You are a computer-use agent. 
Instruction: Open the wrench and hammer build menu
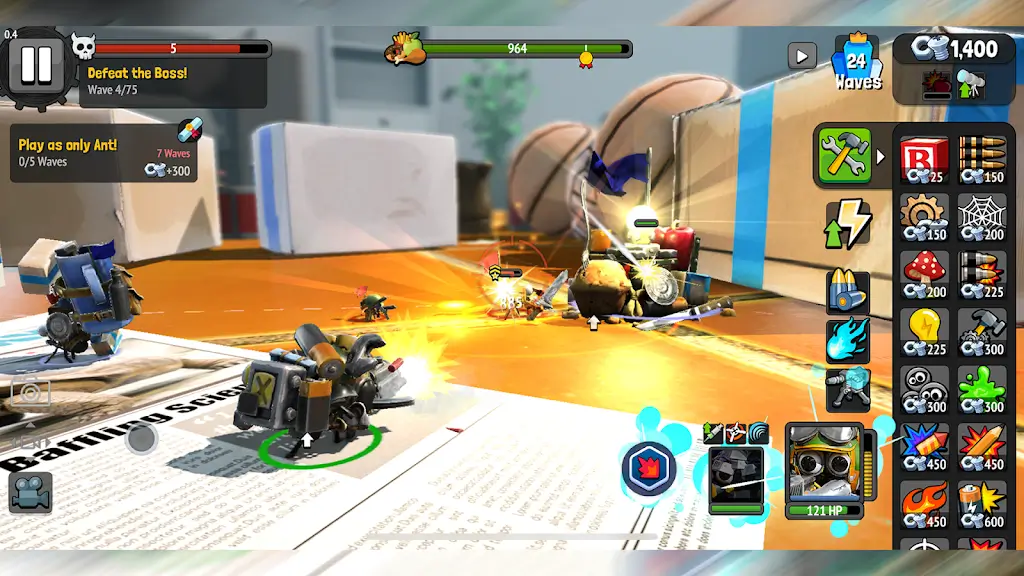pyautogui.click(x=844, y=155)
